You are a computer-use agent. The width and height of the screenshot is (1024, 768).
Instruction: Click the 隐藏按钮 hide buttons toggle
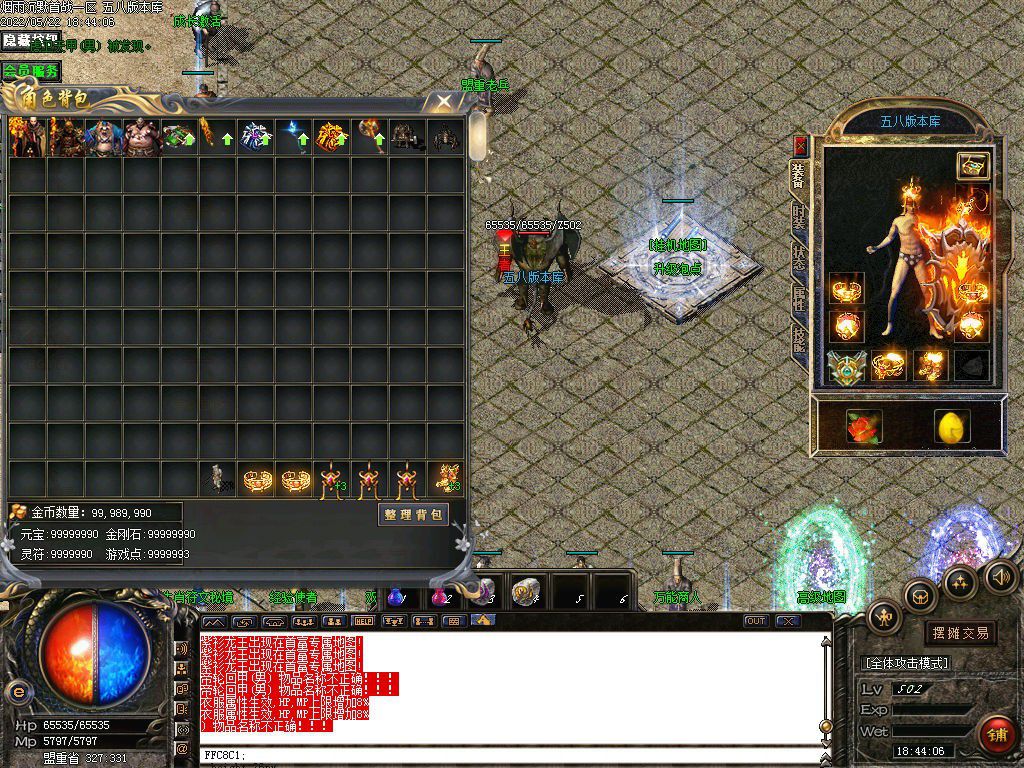(30, 41)
